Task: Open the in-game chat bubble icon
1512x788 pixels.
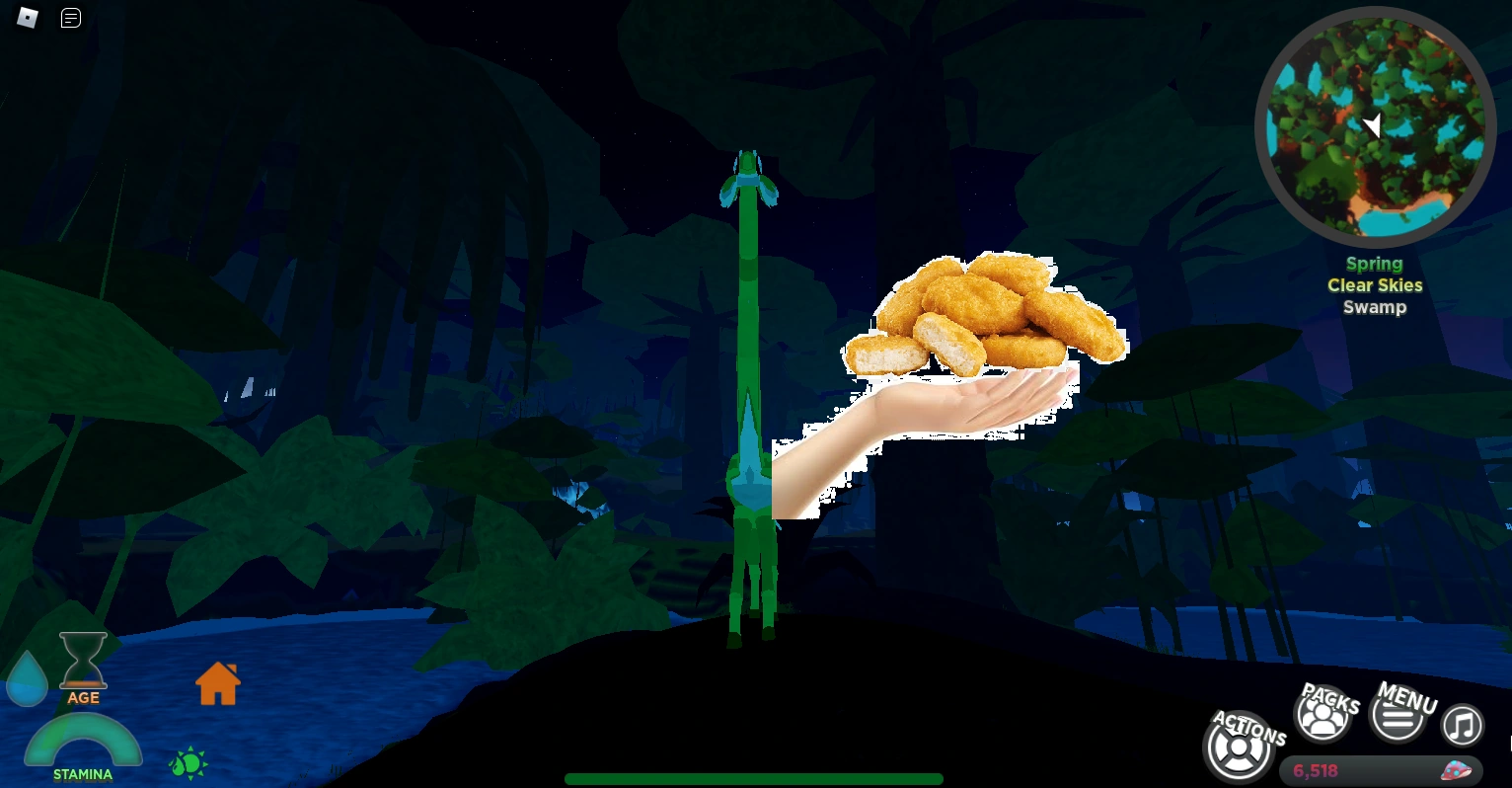Action: pyautogui.click(x=70, y=18)
